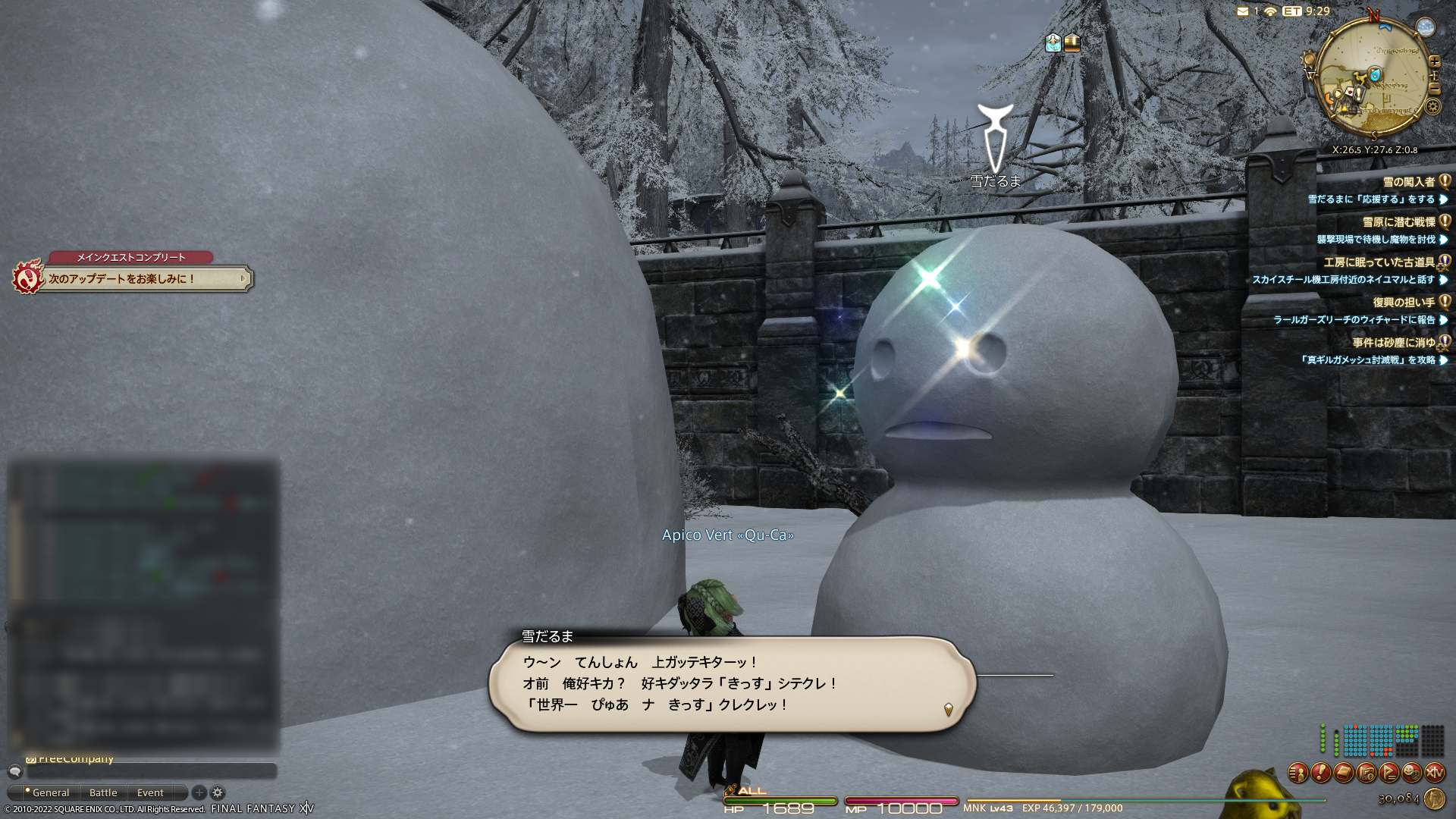This screenshot has width=1456, height=819.
Task: Select the 雪原に潜む戦慄 quest entry
Action: pyautogui.click(x=1398, y=222)
